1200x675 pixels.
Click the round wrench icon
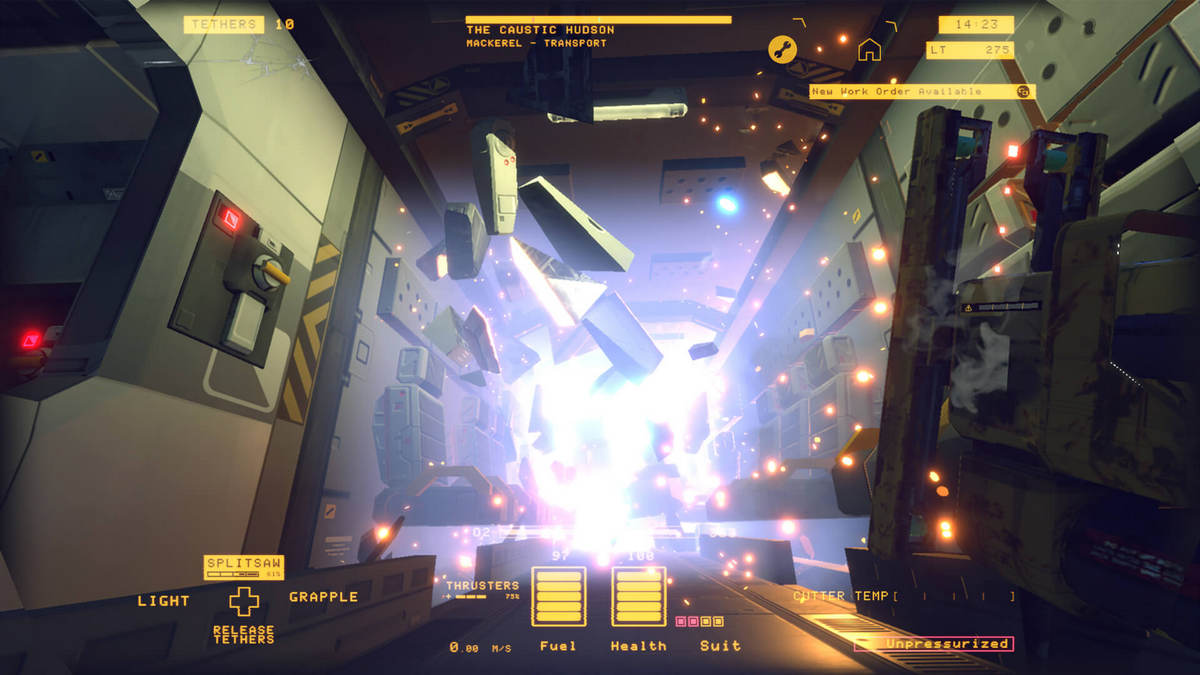[x=782, y=49]
